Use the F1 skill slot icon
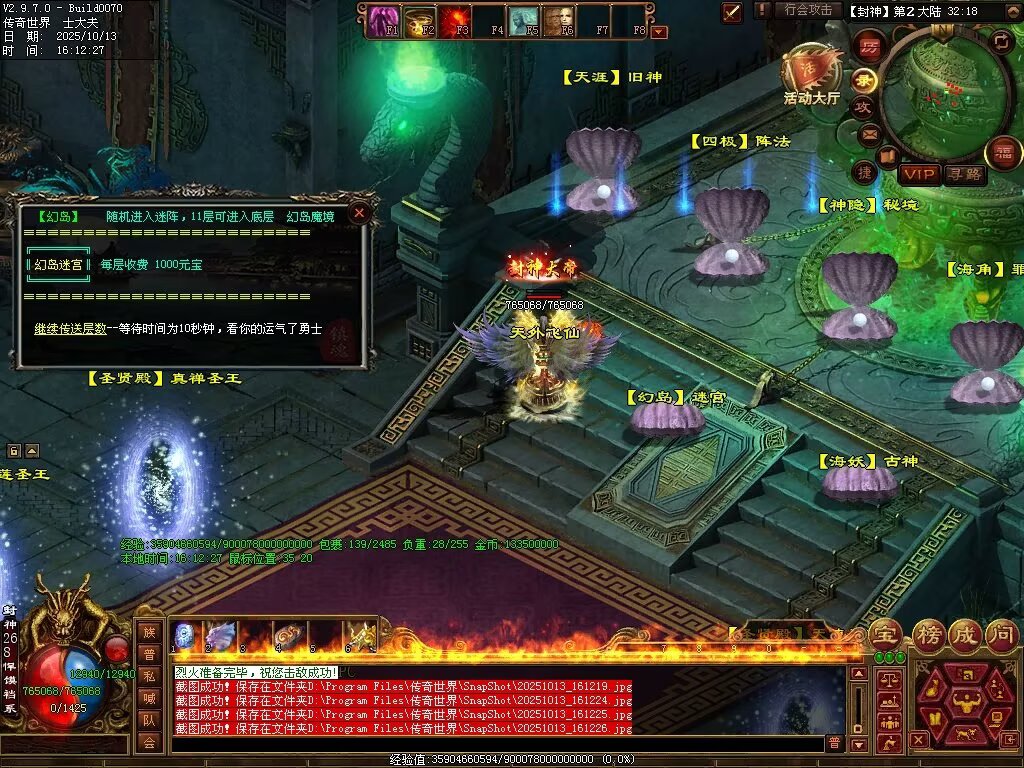The image size is (1024, 768). tap(382, 20)
